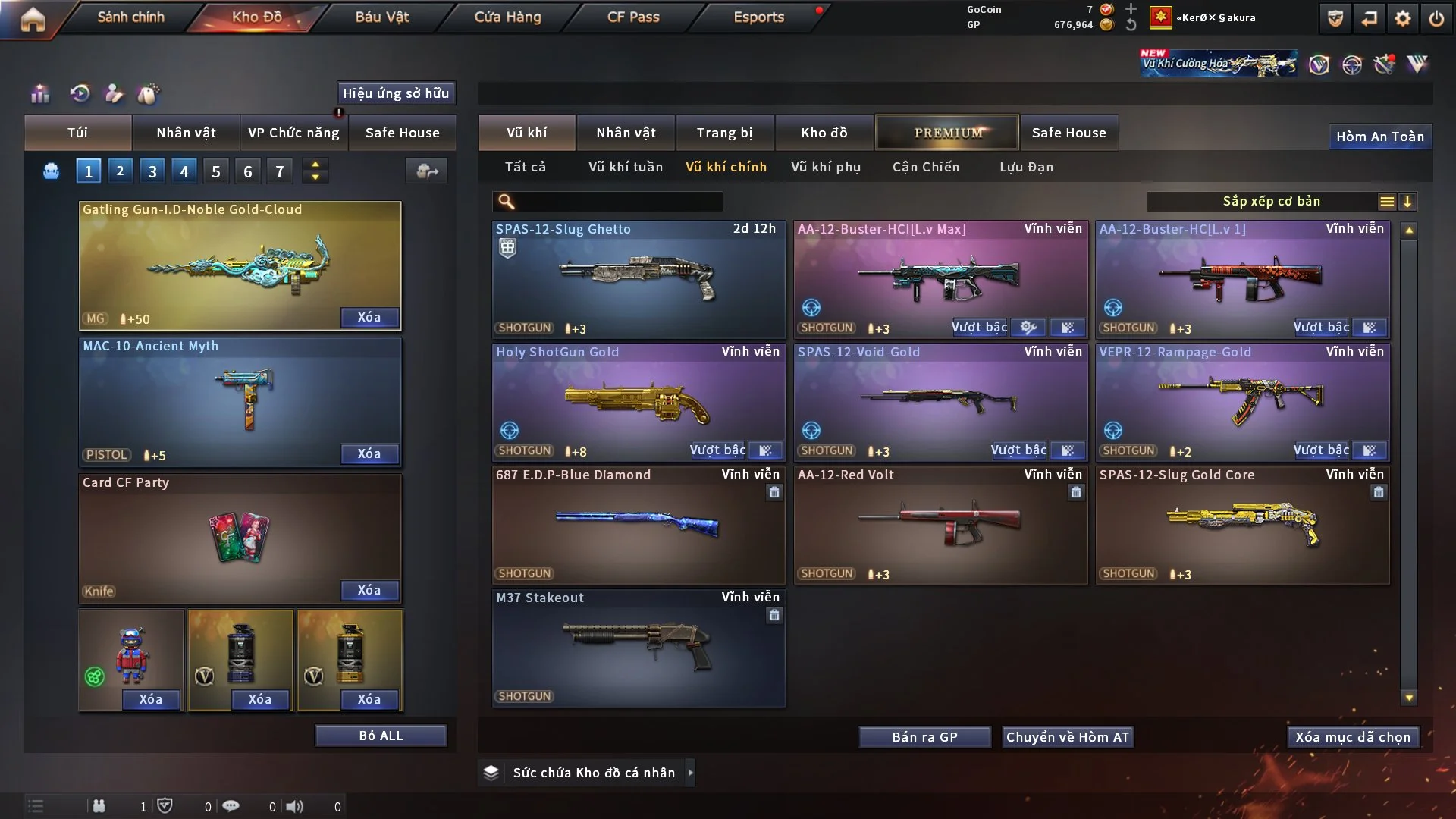1456x819 pixels.
Task: Switch to the Nhân vật bag tab
Action: 186,133
